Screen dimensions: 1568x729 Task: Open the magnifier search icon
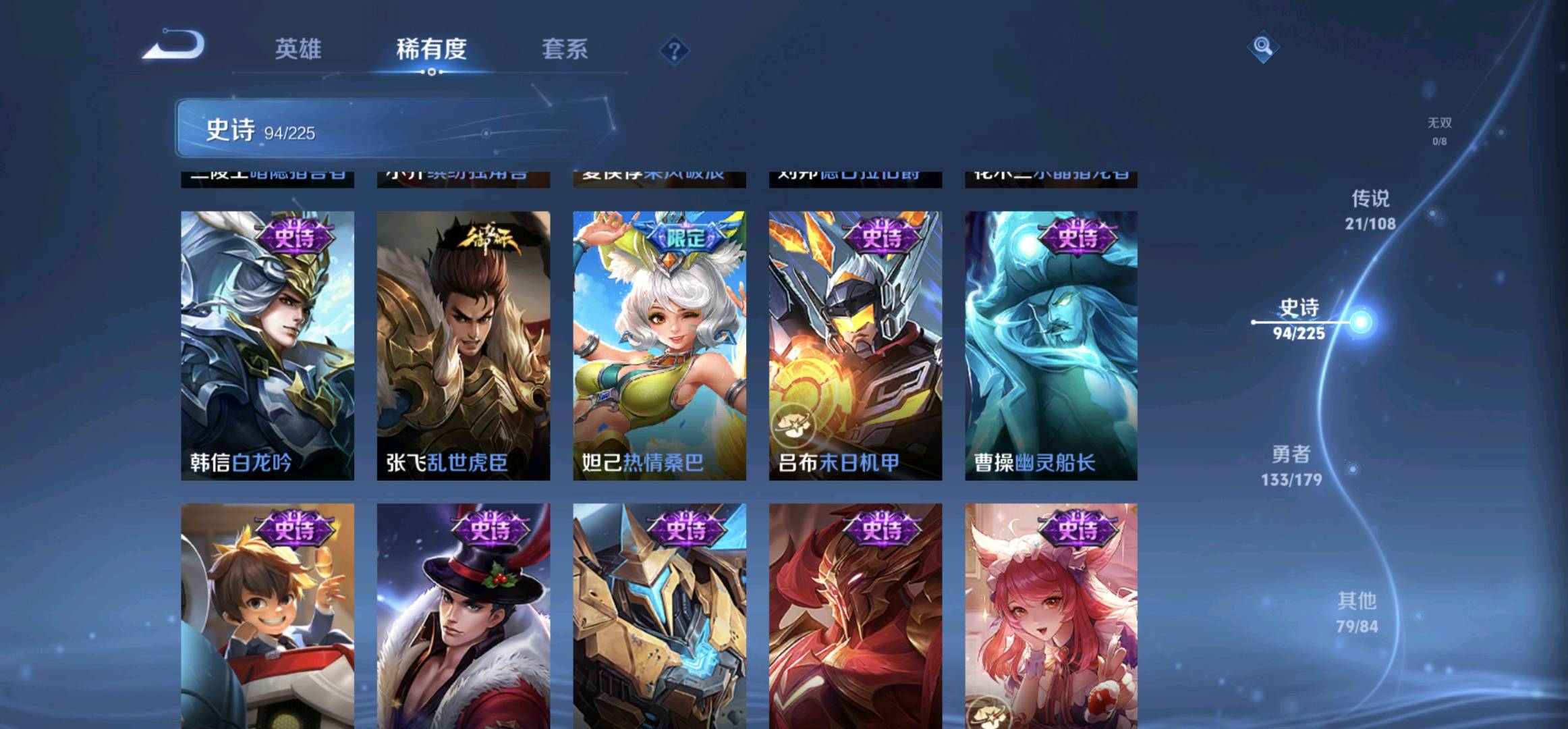pos(1262,47)
